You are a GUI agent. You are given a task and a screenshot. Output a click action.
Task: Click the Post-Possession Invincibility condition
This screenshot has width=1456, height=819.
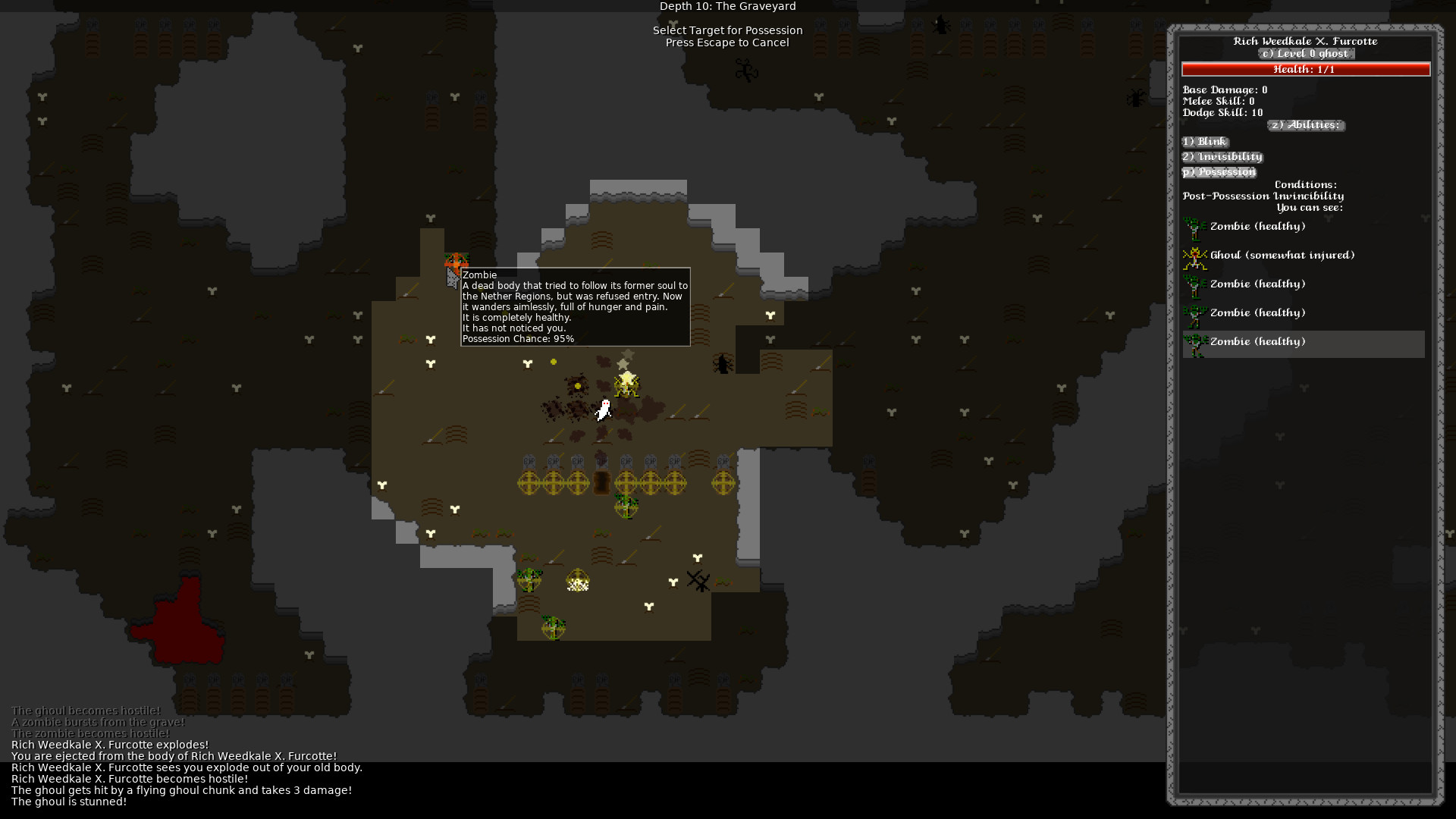pyautogui.click(x=1262, y=196)
